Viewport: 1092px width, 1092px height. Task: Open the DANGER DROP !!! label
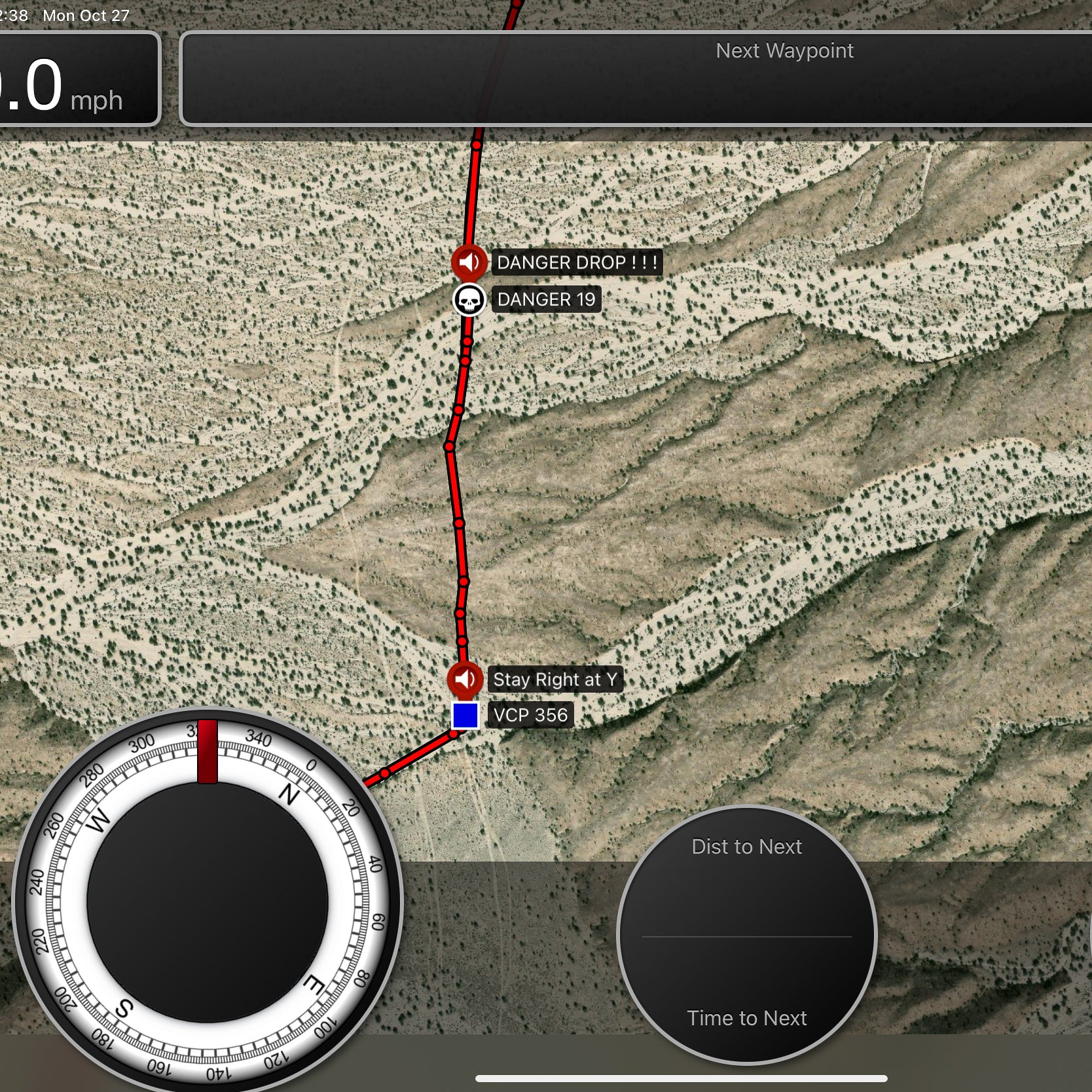point(577,263)
